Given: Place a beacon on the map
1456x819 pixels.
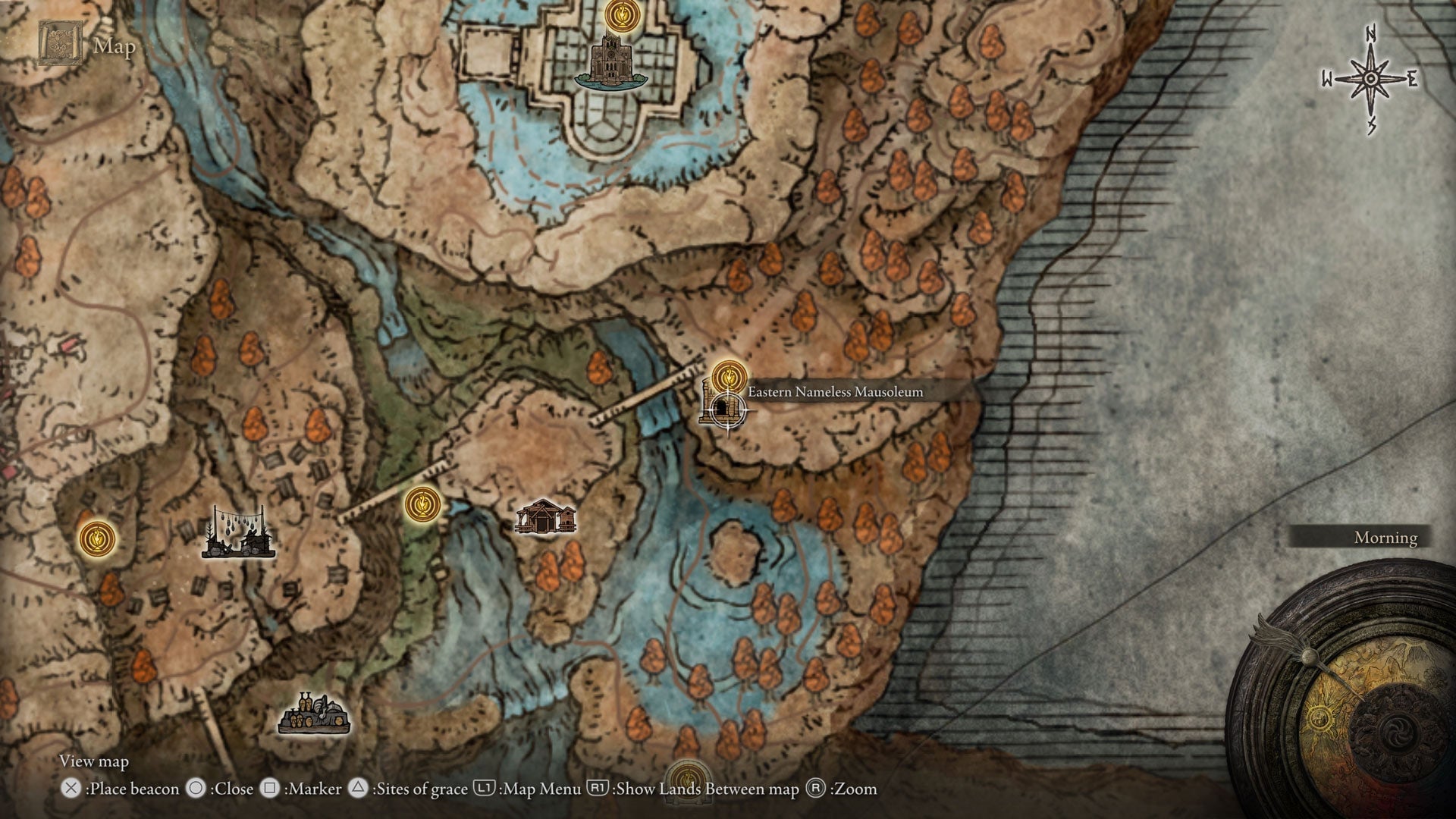Looking at the screenshot, I should (71, 789).
